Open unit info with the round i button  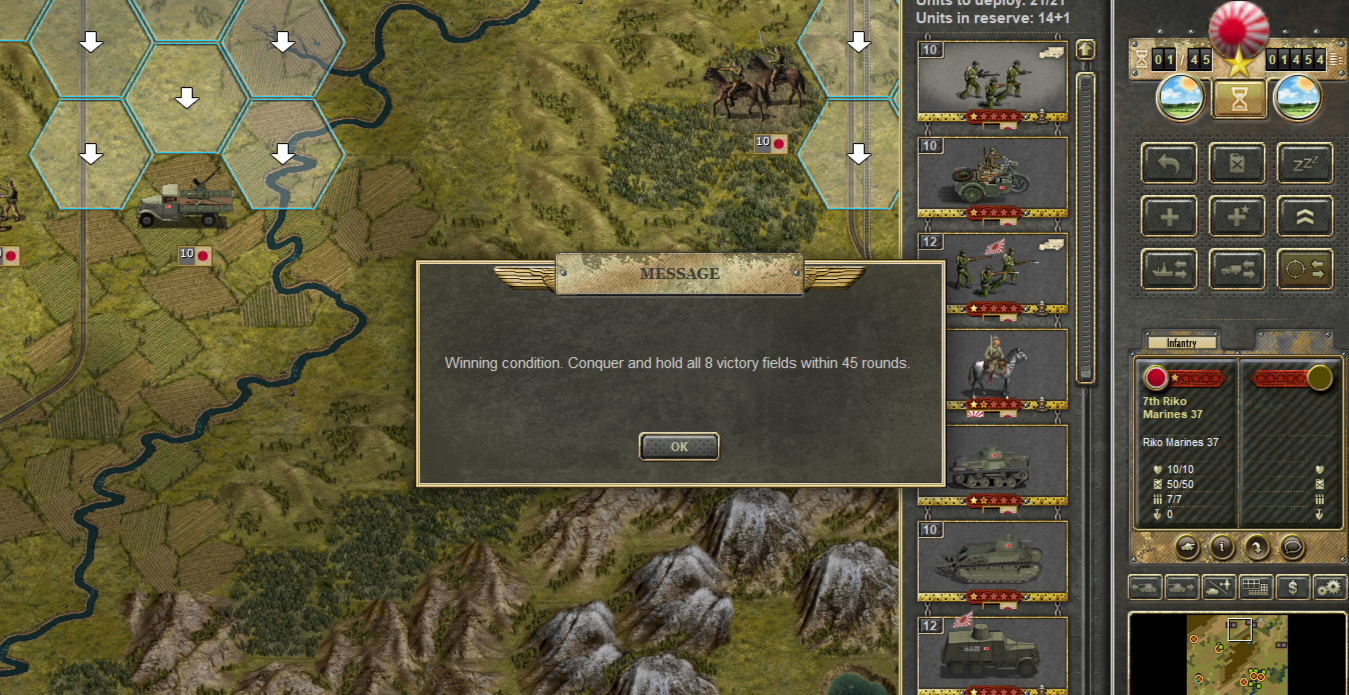(1222, 547)
